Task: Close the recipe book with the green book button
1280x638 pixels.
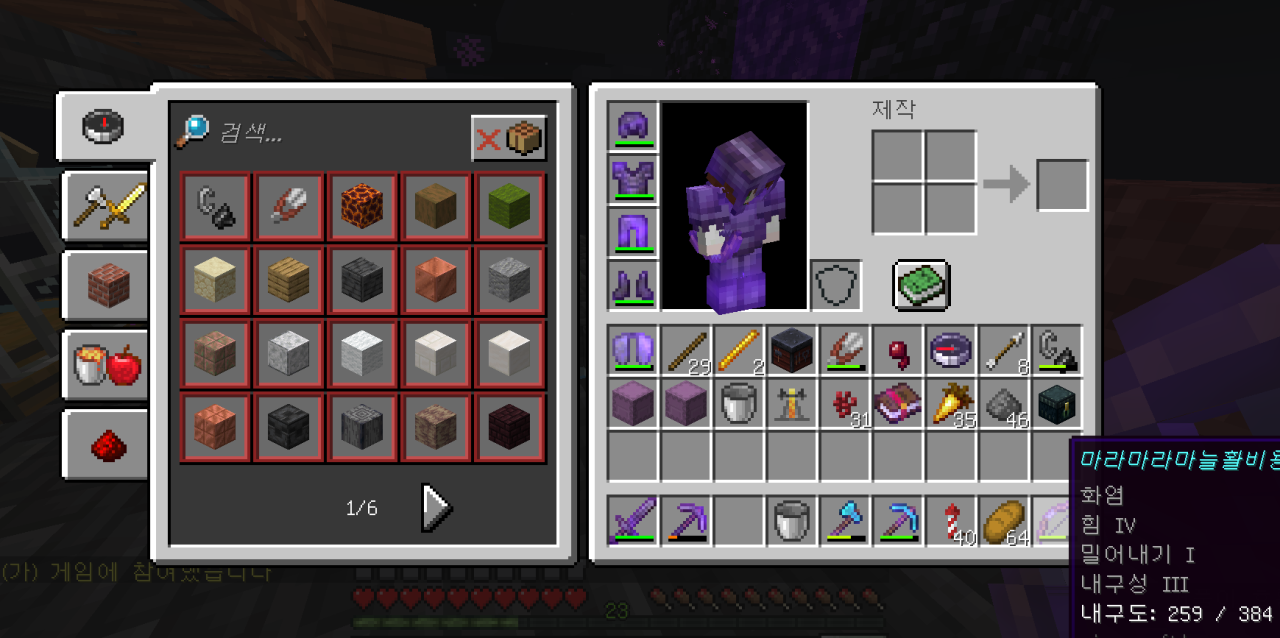Action: (921, 285)
